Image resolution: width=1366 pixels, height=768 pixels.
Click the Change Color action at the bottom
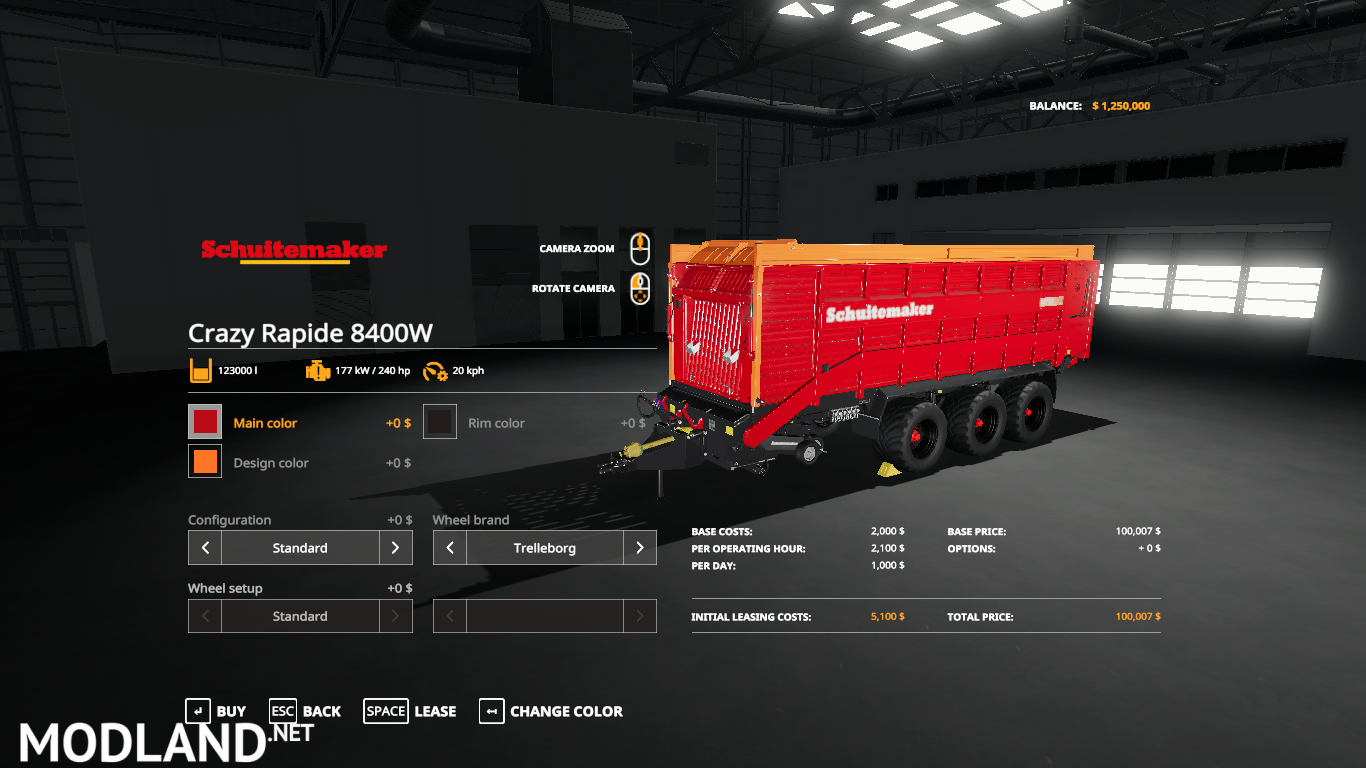pos(565,711)
